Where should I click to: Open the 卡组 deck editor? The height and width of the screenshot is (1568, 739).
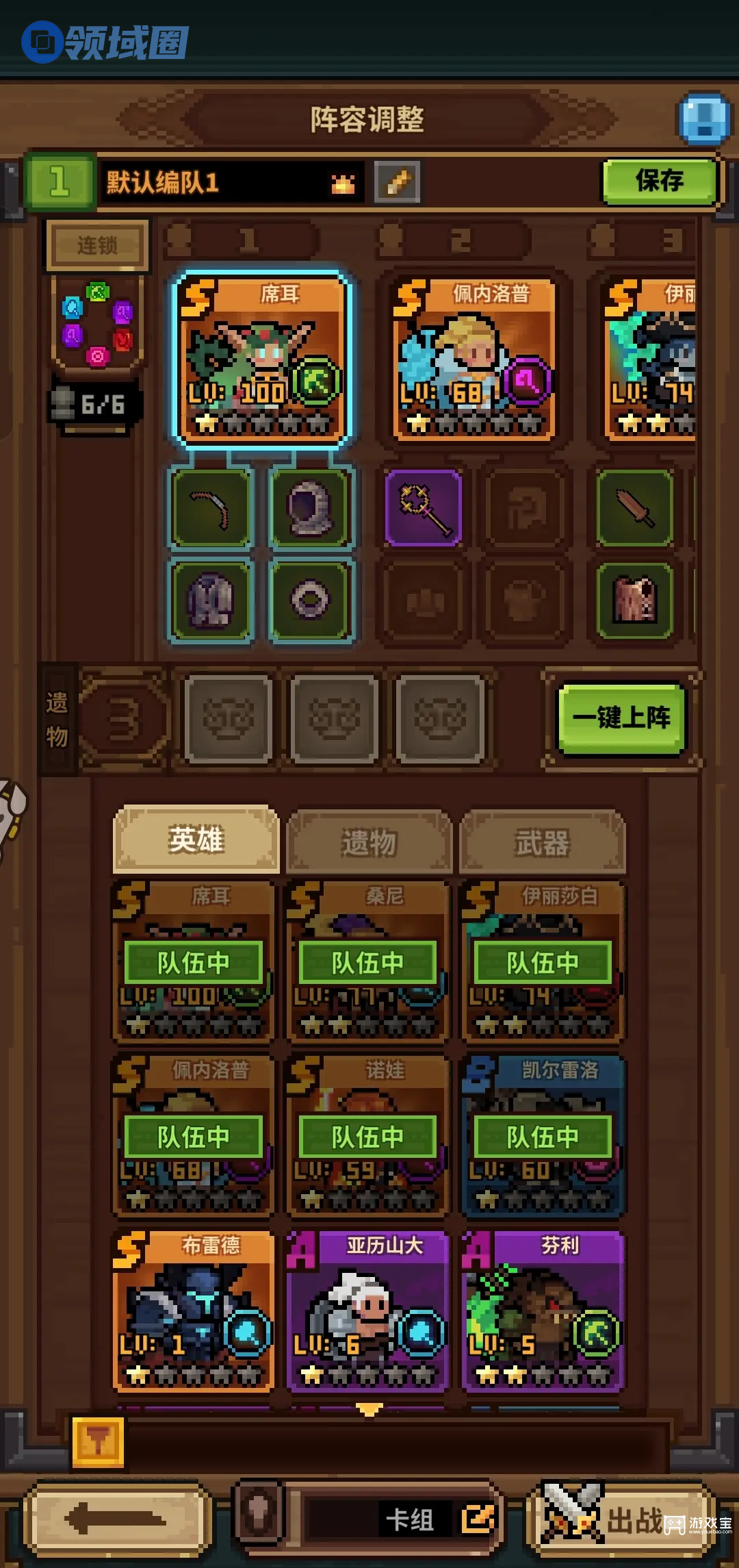pyautogui.click(x=438, y=1520)
